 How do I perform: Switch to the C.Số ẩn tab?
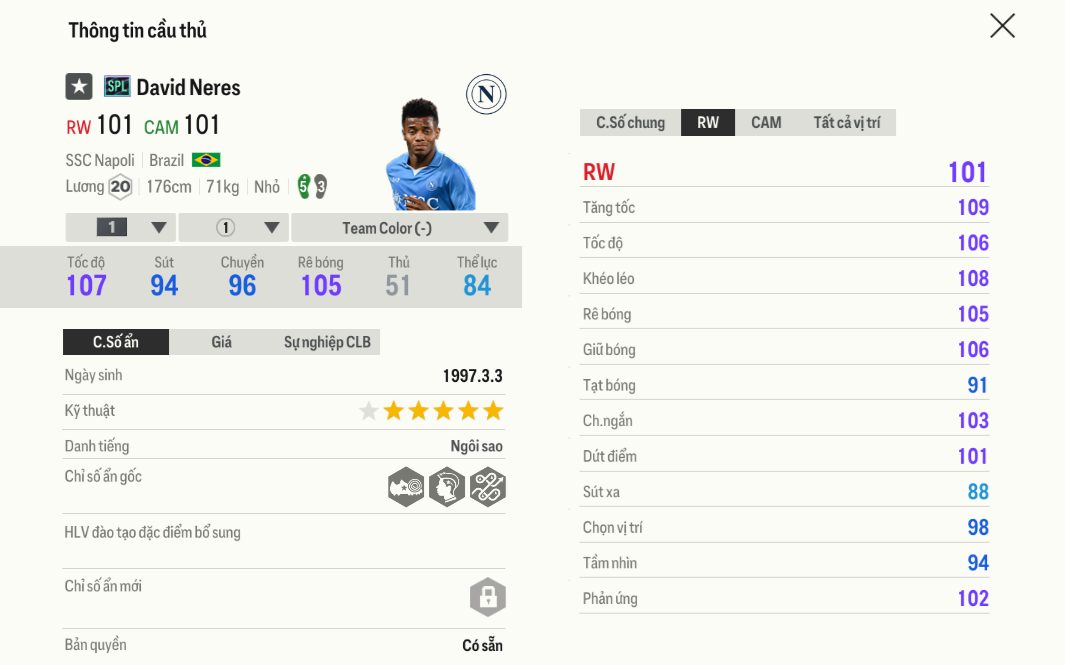coord(116,342)
